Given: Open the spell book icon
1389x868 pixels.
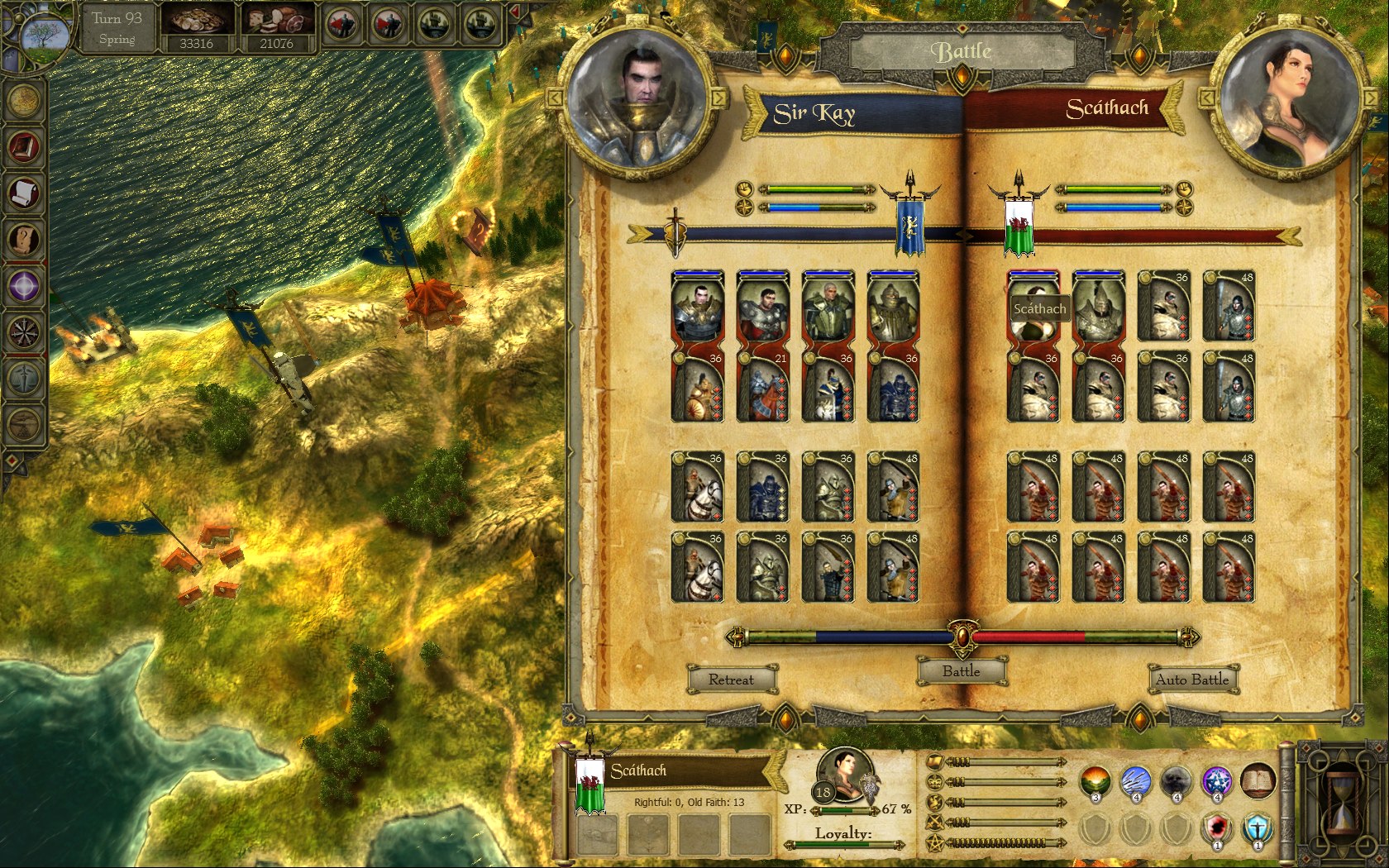Looking at the screenshot, I should point(1257,780).
